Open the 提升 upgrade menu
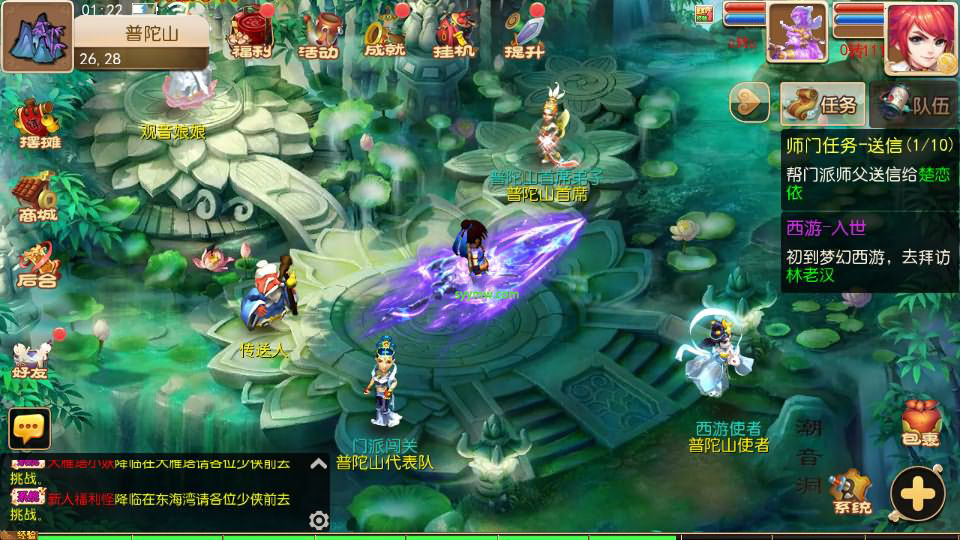Screen dimensions: 960x540 click(x=522, y=33)
